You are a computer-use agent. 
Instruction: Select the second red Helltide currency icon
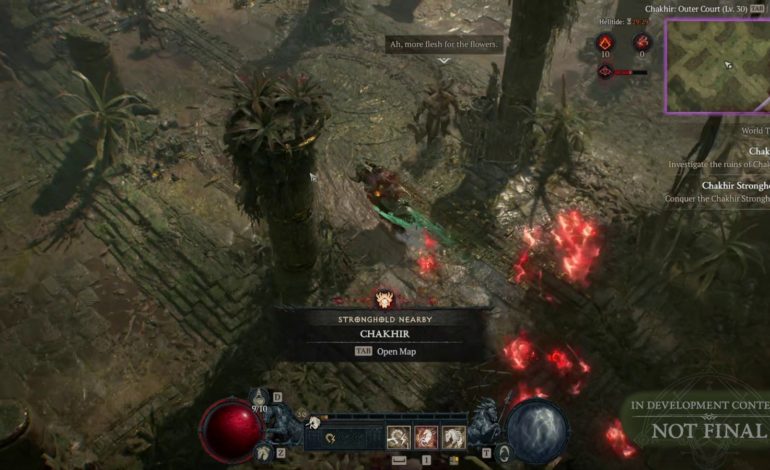coord(641,43)
